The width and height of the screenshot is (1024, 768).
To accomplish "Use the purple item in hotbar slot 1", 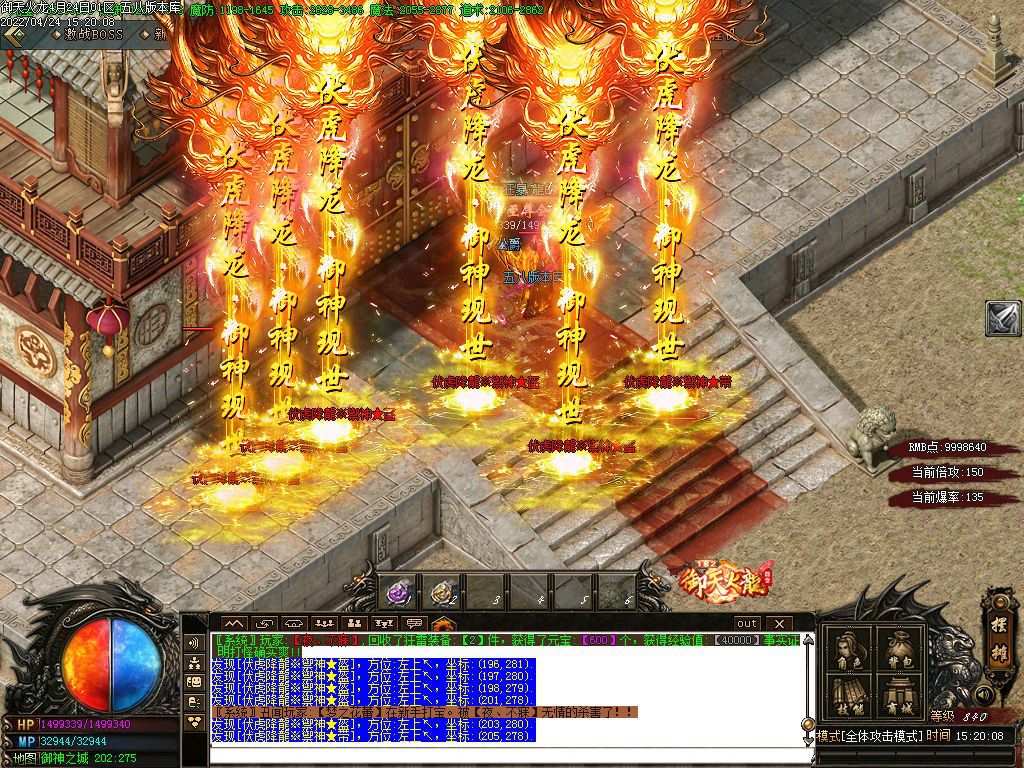I will coord(399,593).
